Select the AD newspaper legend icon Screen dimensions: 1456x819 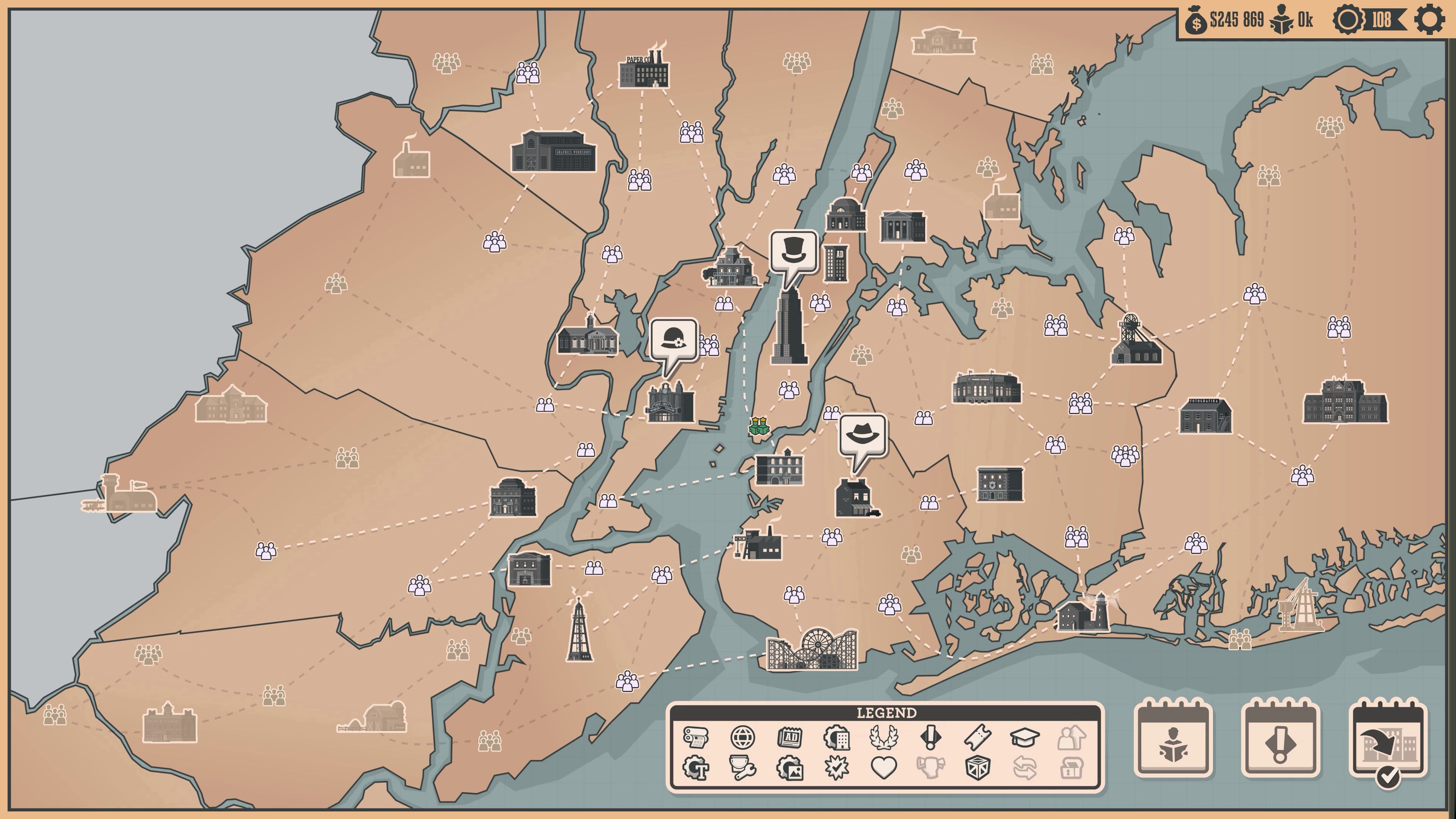coord(789,737)
